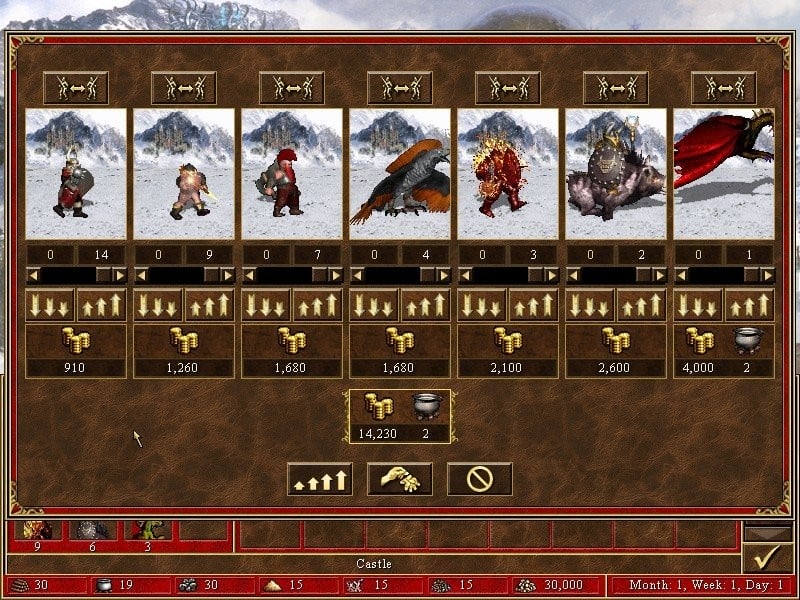Maximize the stack costing 1,260 gold

click(209, 305)
